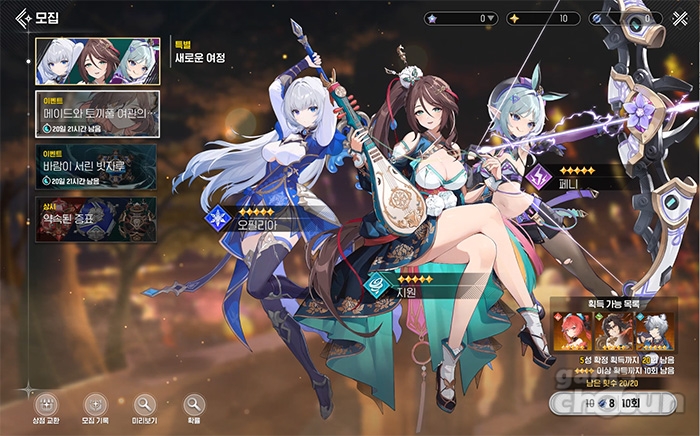This screenshot has height=436, width=700.
Task: Select the 새로운 여정 special banner
Action: point(96,62)
